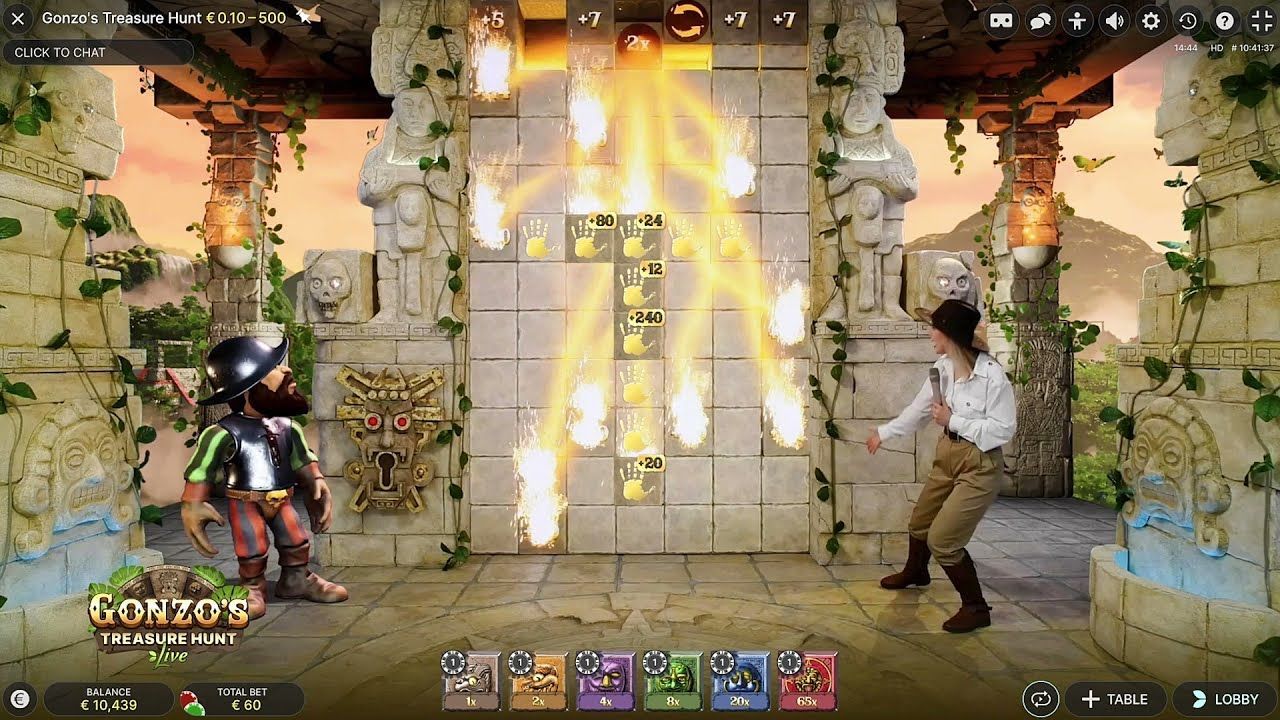This screenshot has height=720, width=1280.
Task: Toggle fullscreen with the expand icon
Action: coord(1258,19)
